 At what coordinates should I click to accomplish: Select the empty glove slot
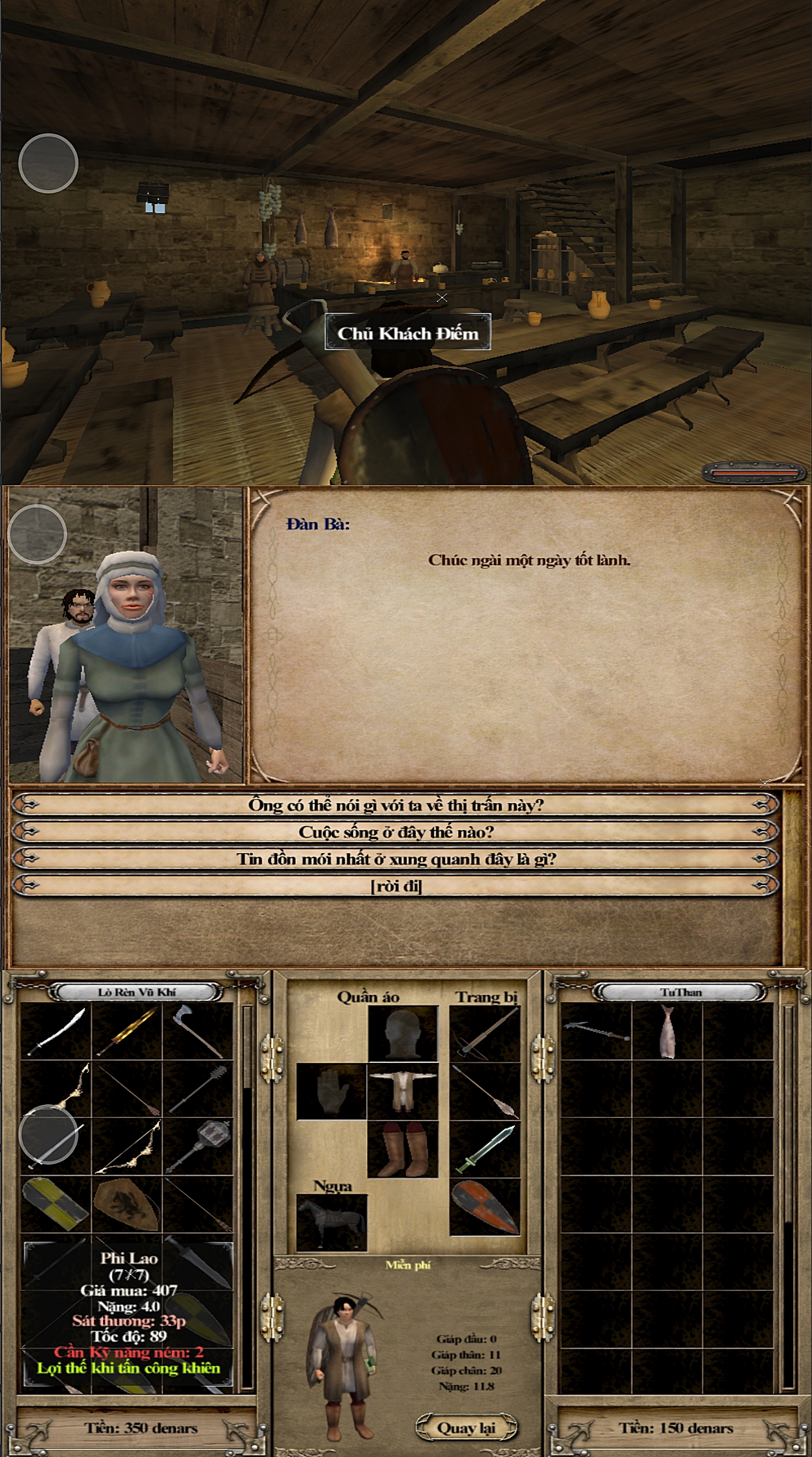(332, 1091)
